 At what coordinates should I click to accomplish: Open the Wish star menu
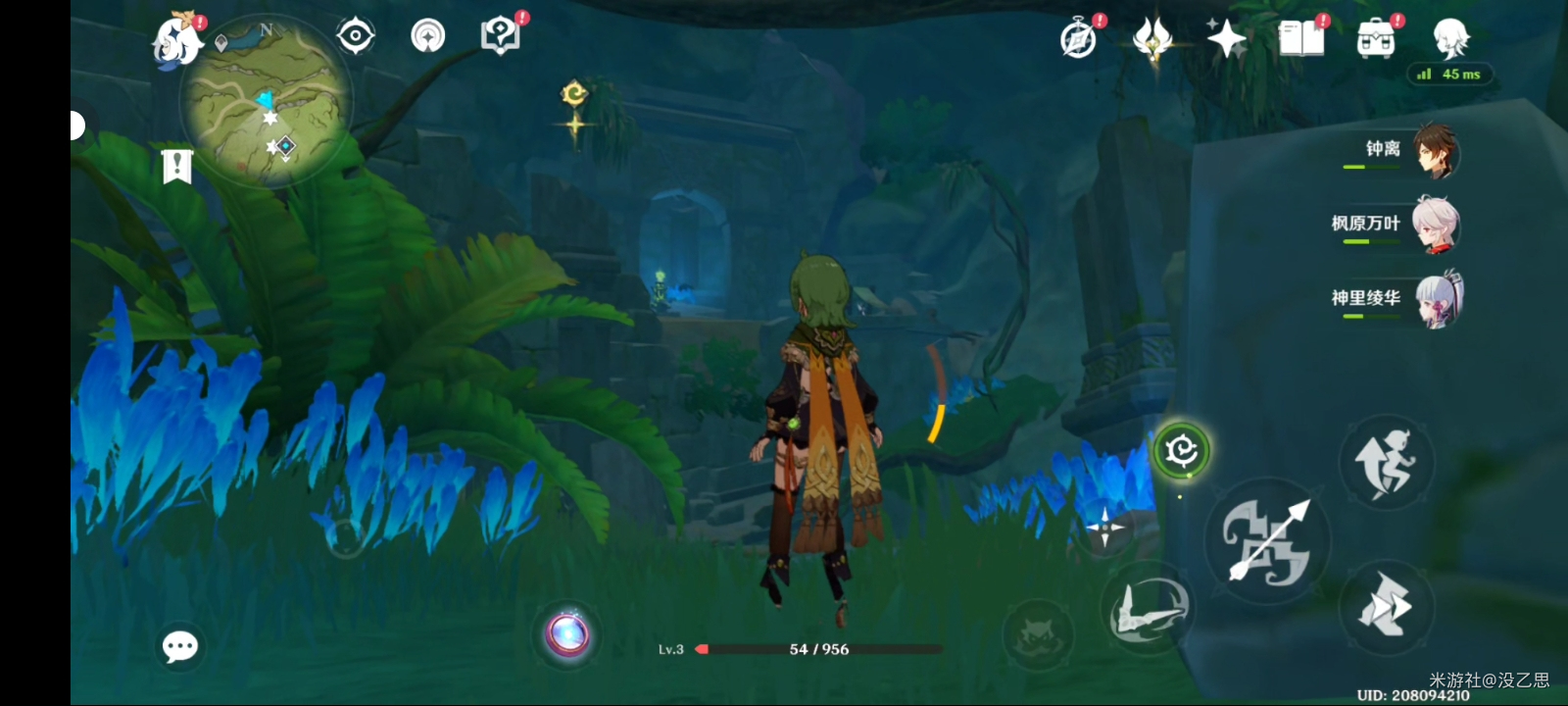(1226, 39)
